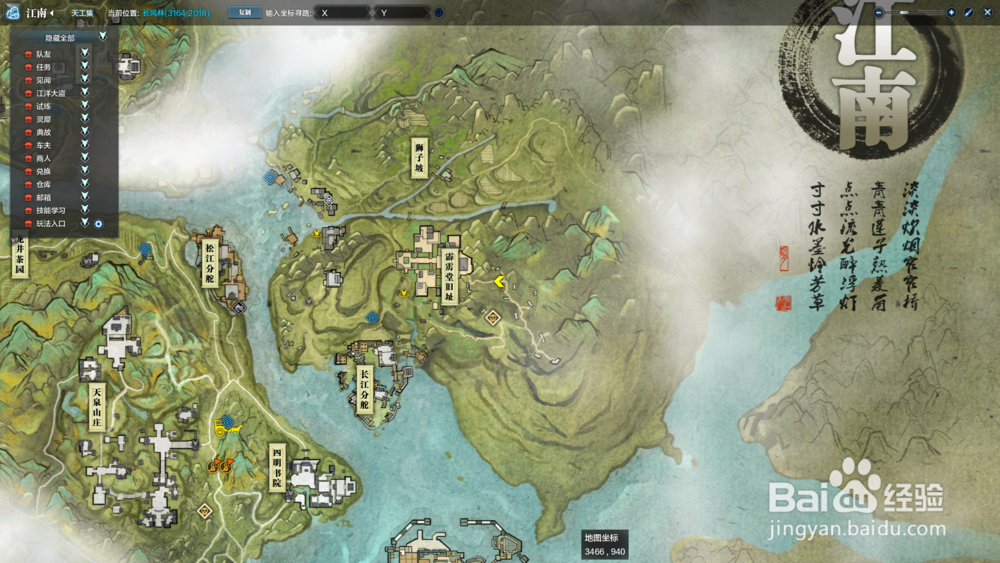This screenshot has height=563, width=1000.
Task: Zoom out the map with minus button
Action: (878, 13)
